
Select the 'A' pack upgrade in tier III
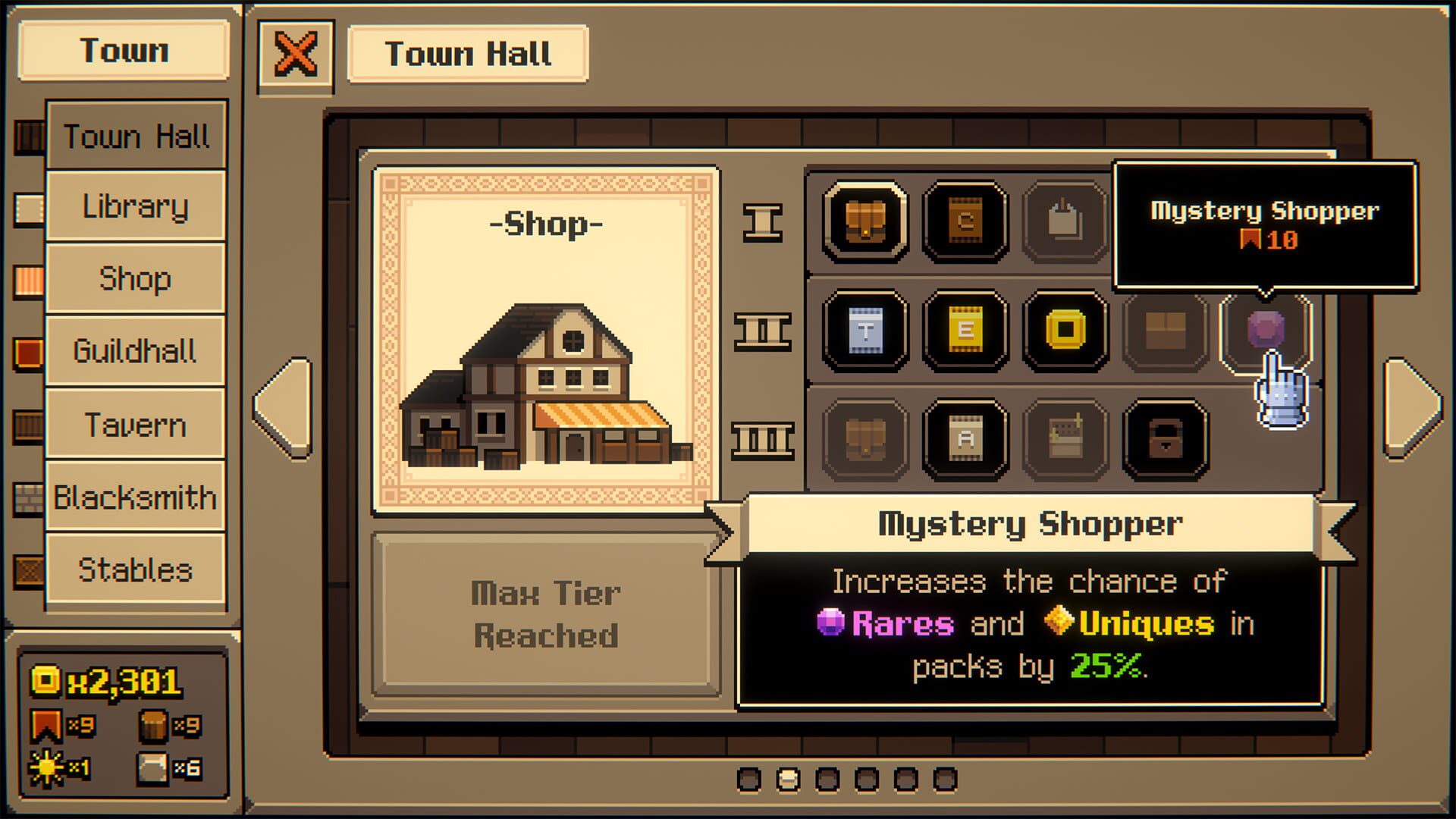965,440
